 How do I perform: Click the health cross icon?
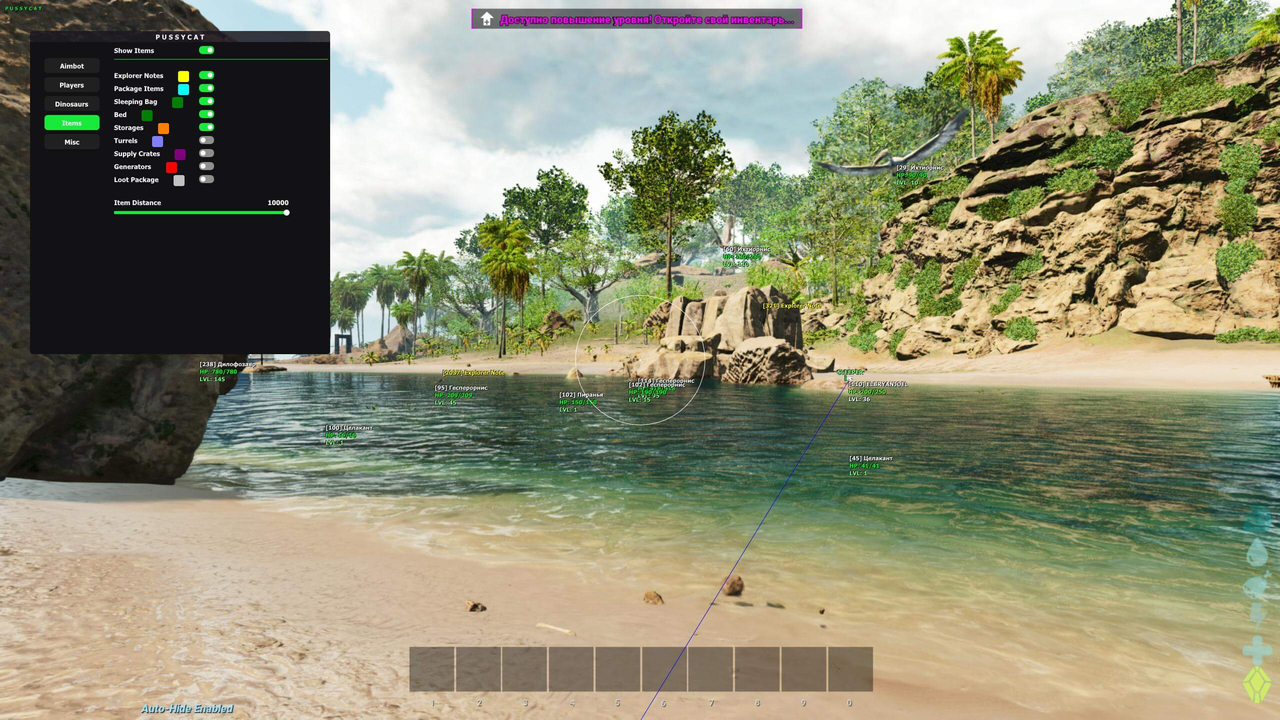(x=1256, y=648)
